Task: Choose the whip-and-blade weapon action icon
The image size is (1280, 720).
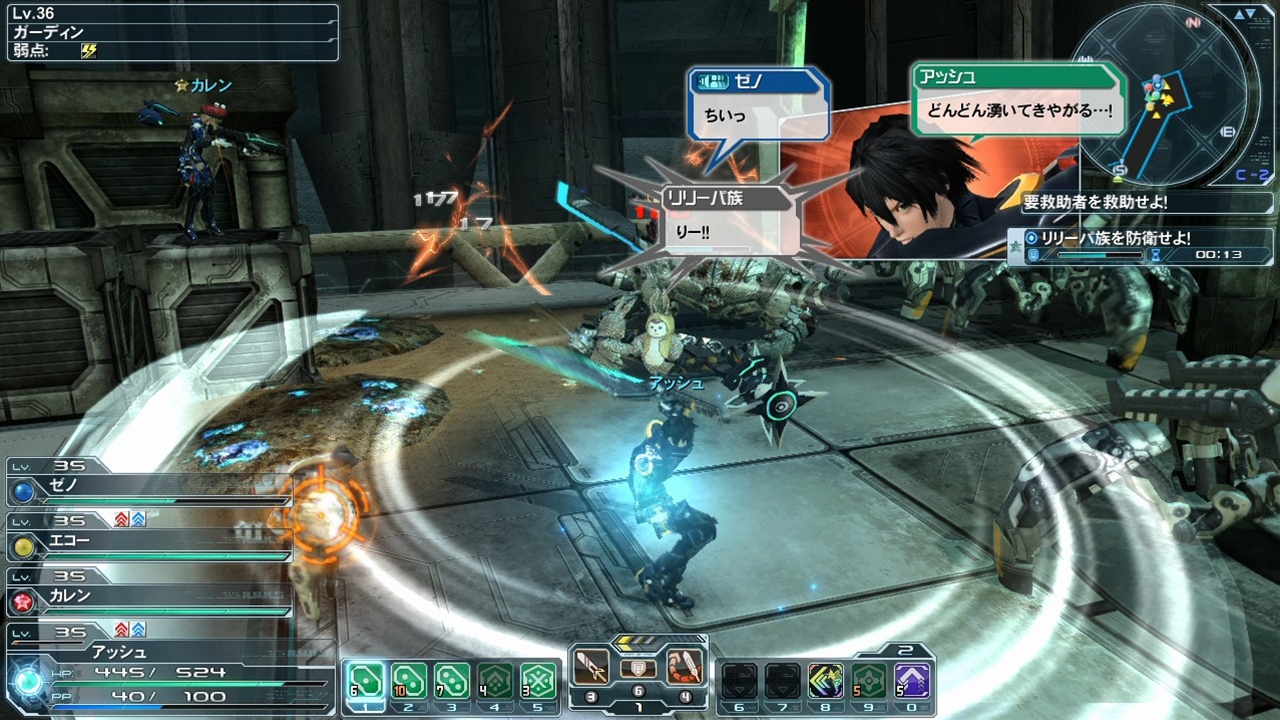Action: point(683,667)
